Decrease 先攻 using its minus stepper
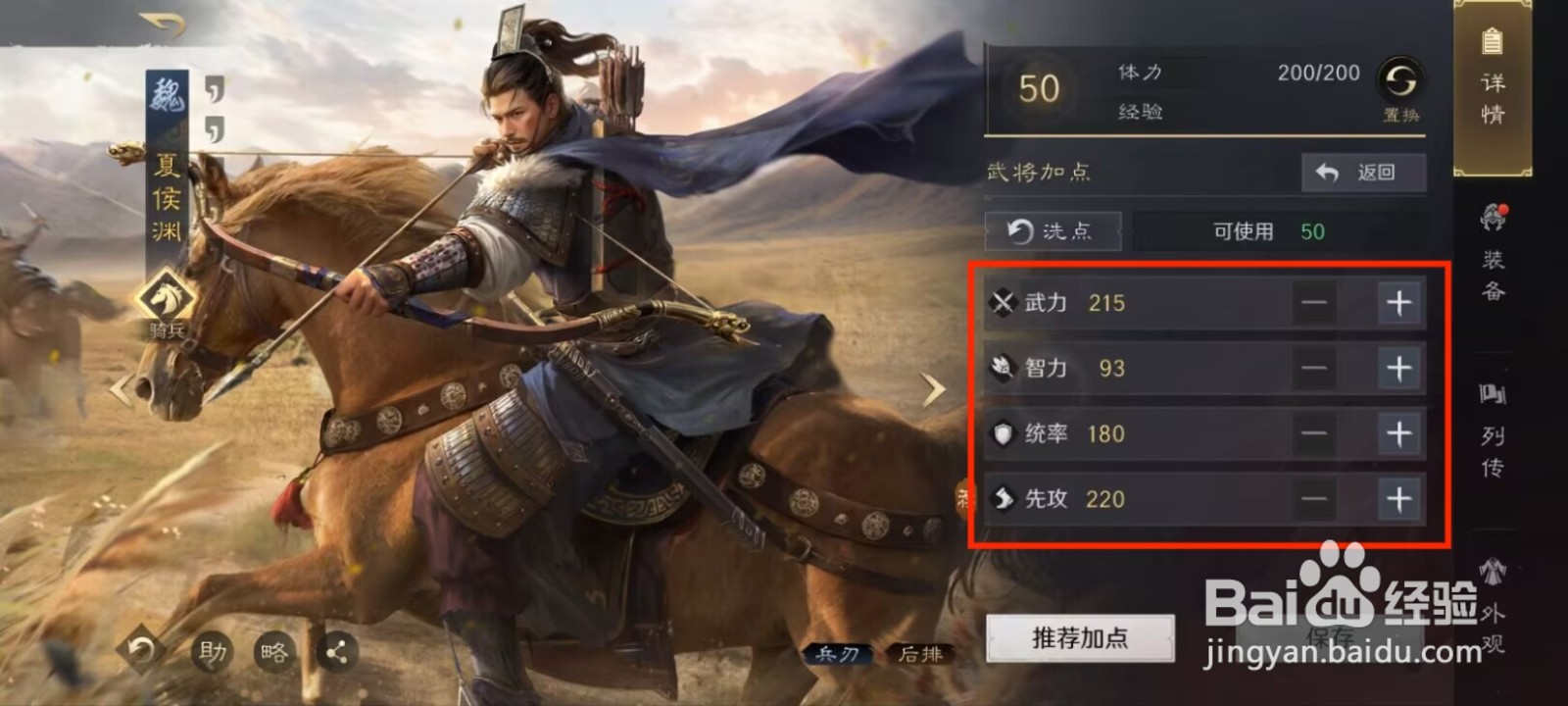 pos(1313,499)
